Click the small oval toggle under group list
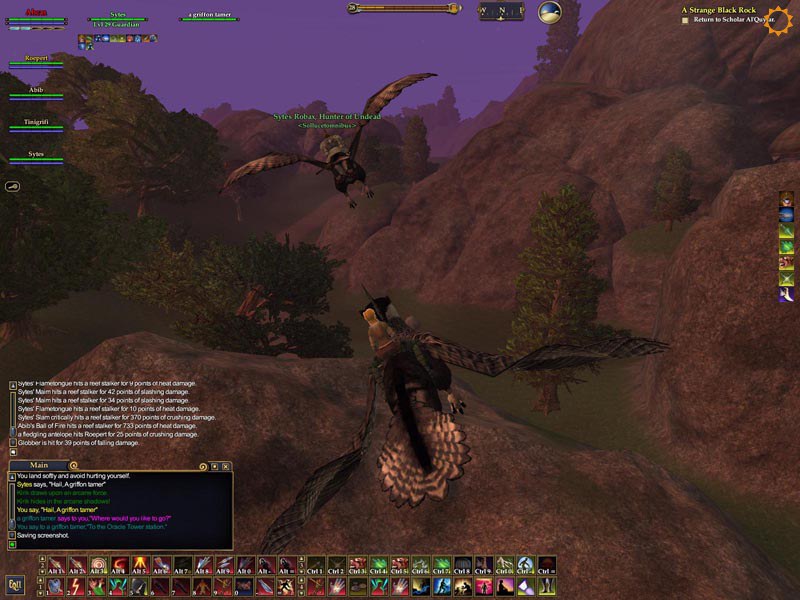The width and height of the screenshot is (800, 600). pyautogui.click(x=13, y=186)
